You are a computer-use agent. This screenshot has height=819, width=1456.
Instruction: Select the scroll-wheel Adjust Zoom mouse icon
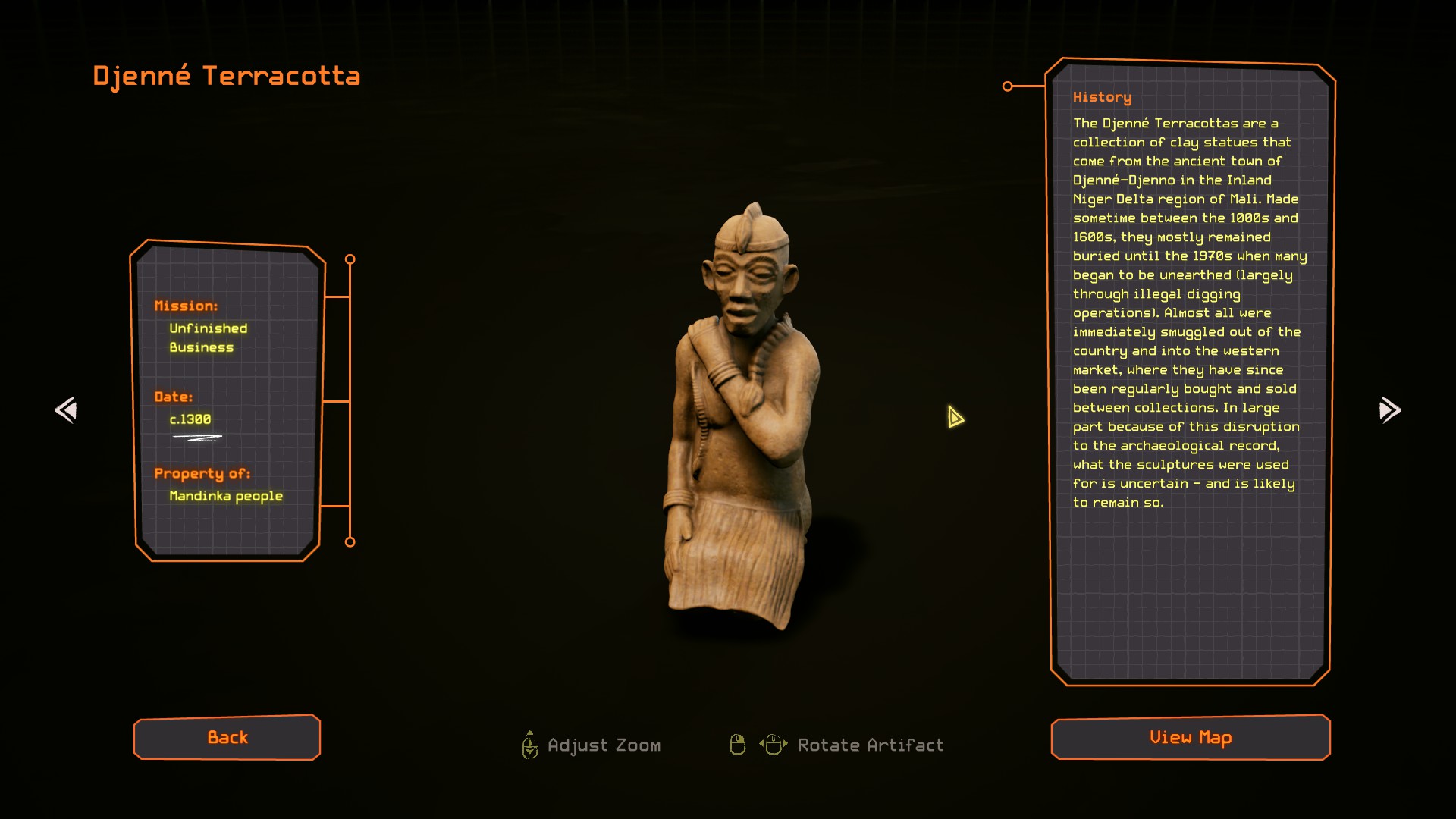529,745
